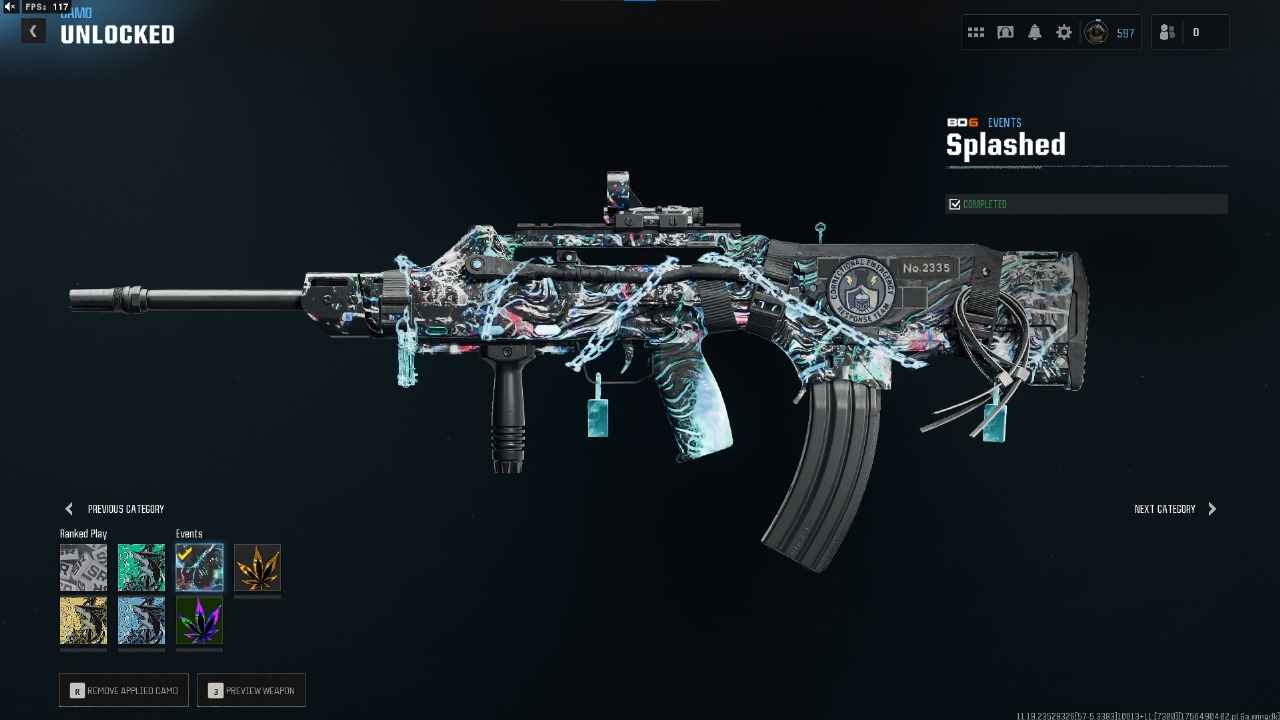Select the light blue Ranked Play camo
This screenshot has height=720, width=1280.
coord(141,621)
